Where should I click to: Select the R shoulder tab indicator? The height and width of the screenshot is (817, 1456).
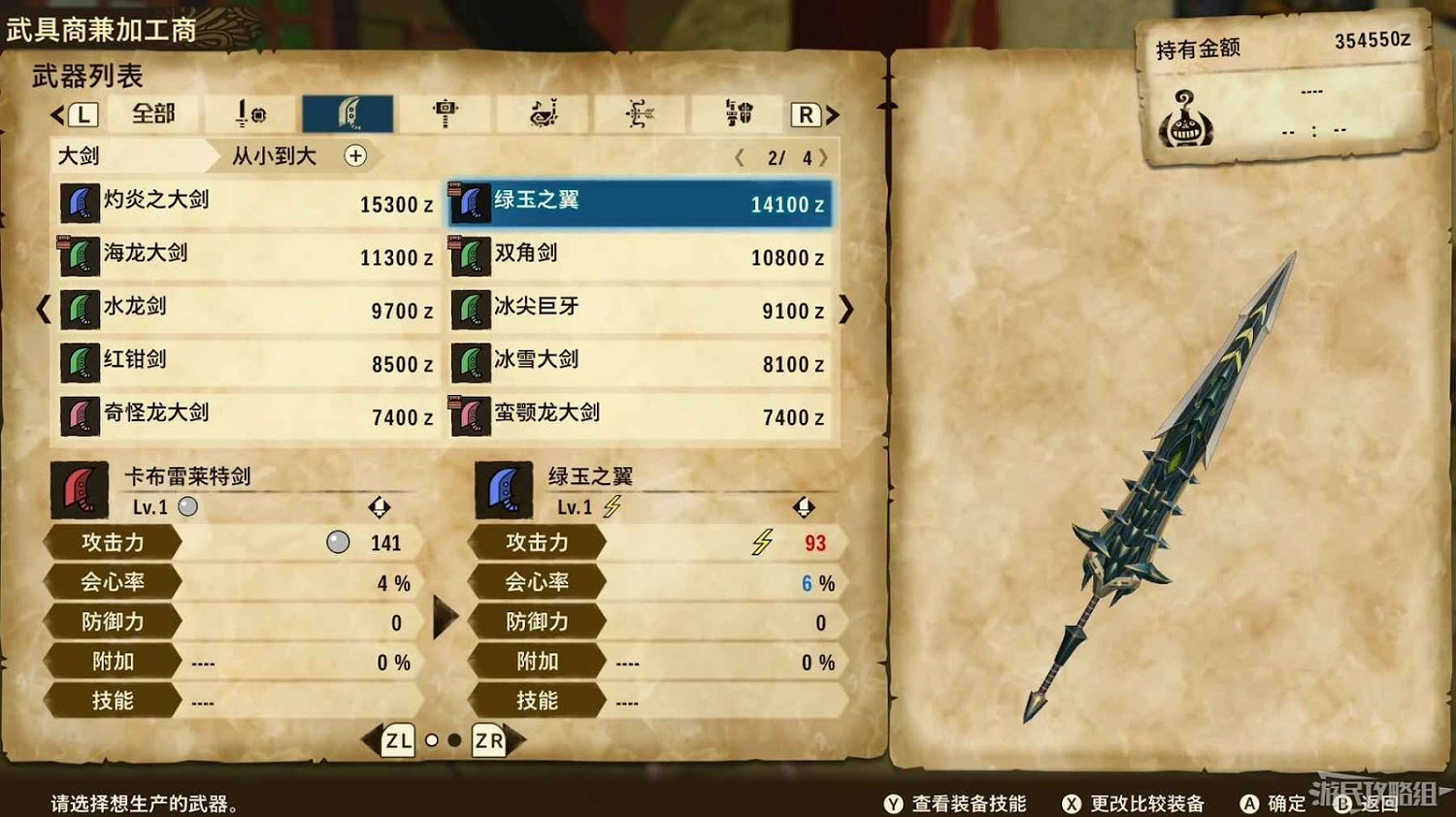click(x=807, y=114)
